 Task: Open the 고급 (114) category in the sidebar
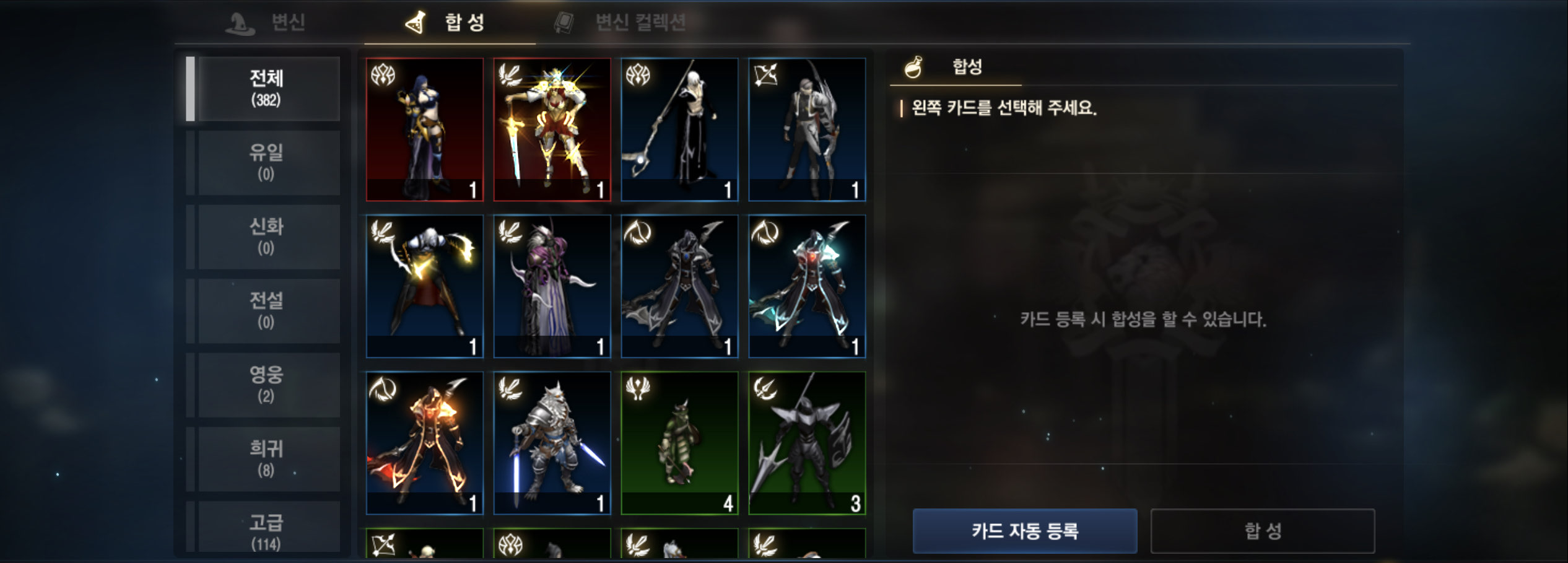click(x=268, y=531)
